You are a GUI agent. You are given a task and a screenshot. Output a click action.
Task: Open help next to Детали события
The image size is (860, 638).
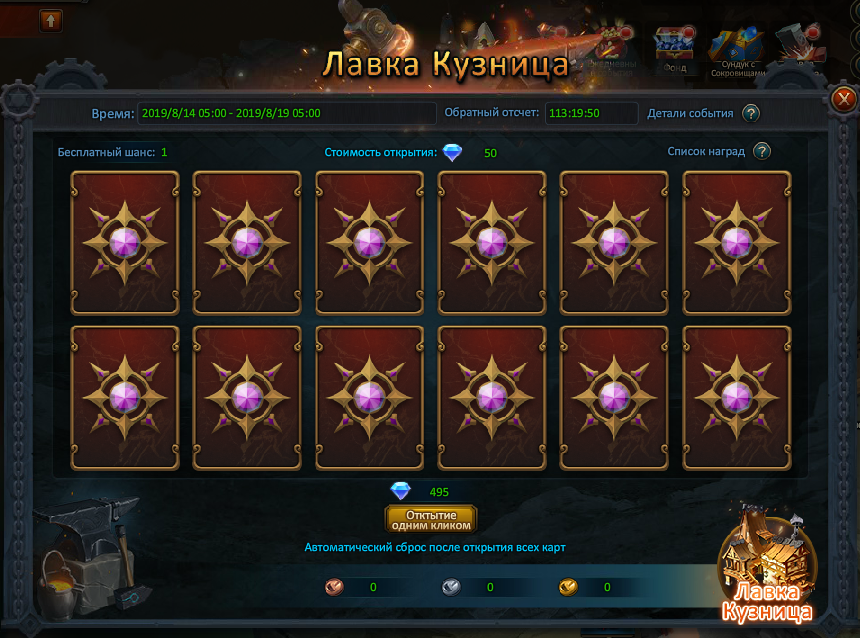point(751,113)
